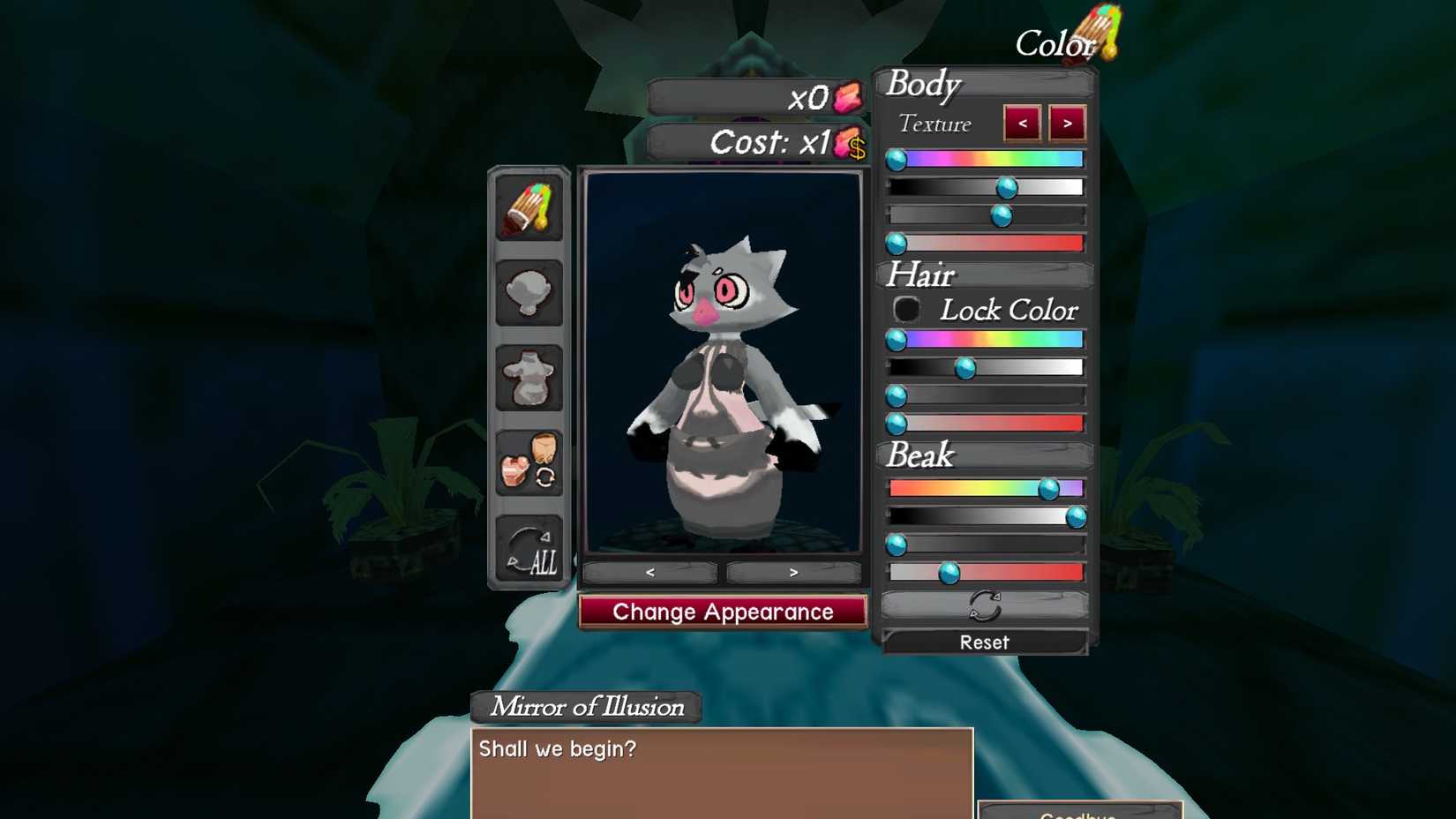1456x819 pixels.
Task: Click the left arrow under the character preview
Action: coord(649,572)
